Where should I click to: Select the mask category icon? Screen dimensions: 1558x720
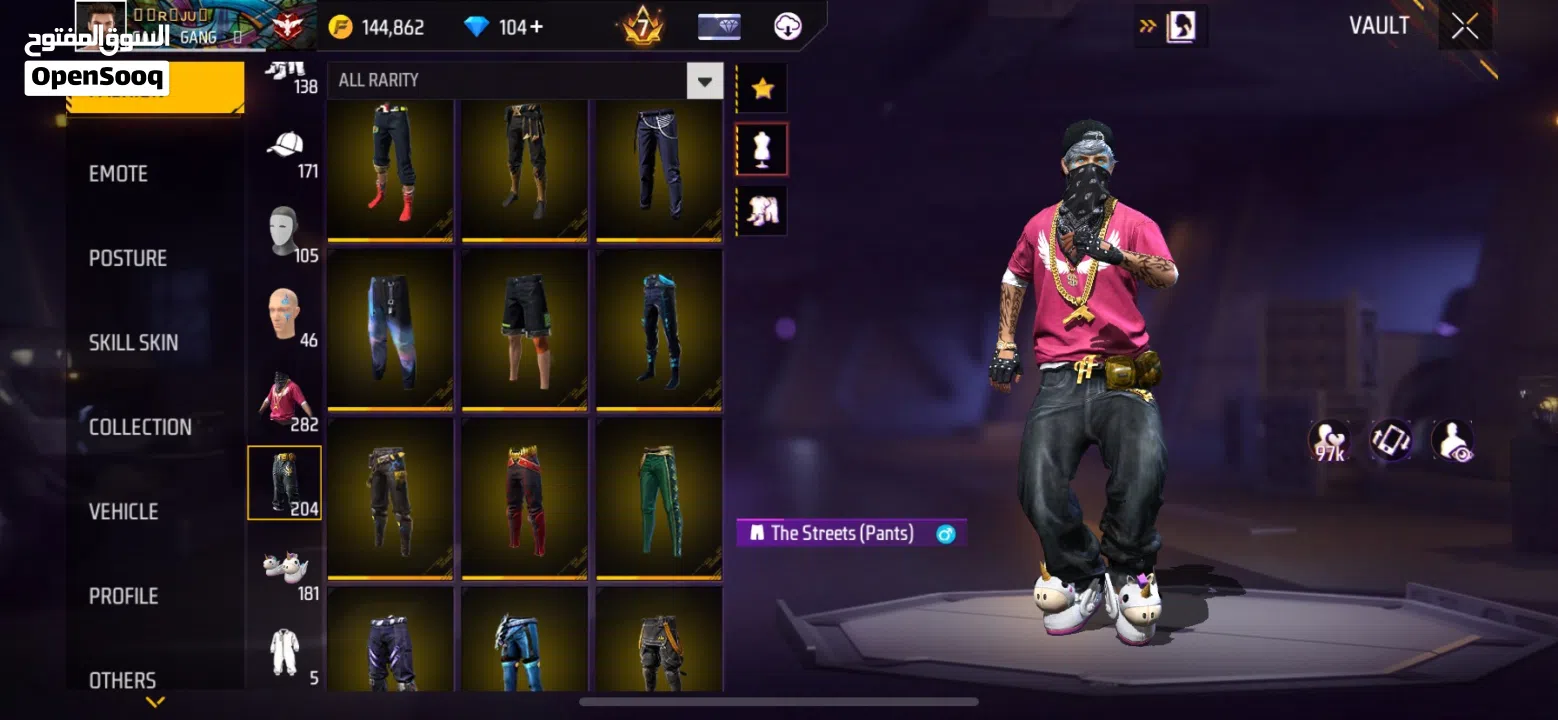[x=284, y=225]
